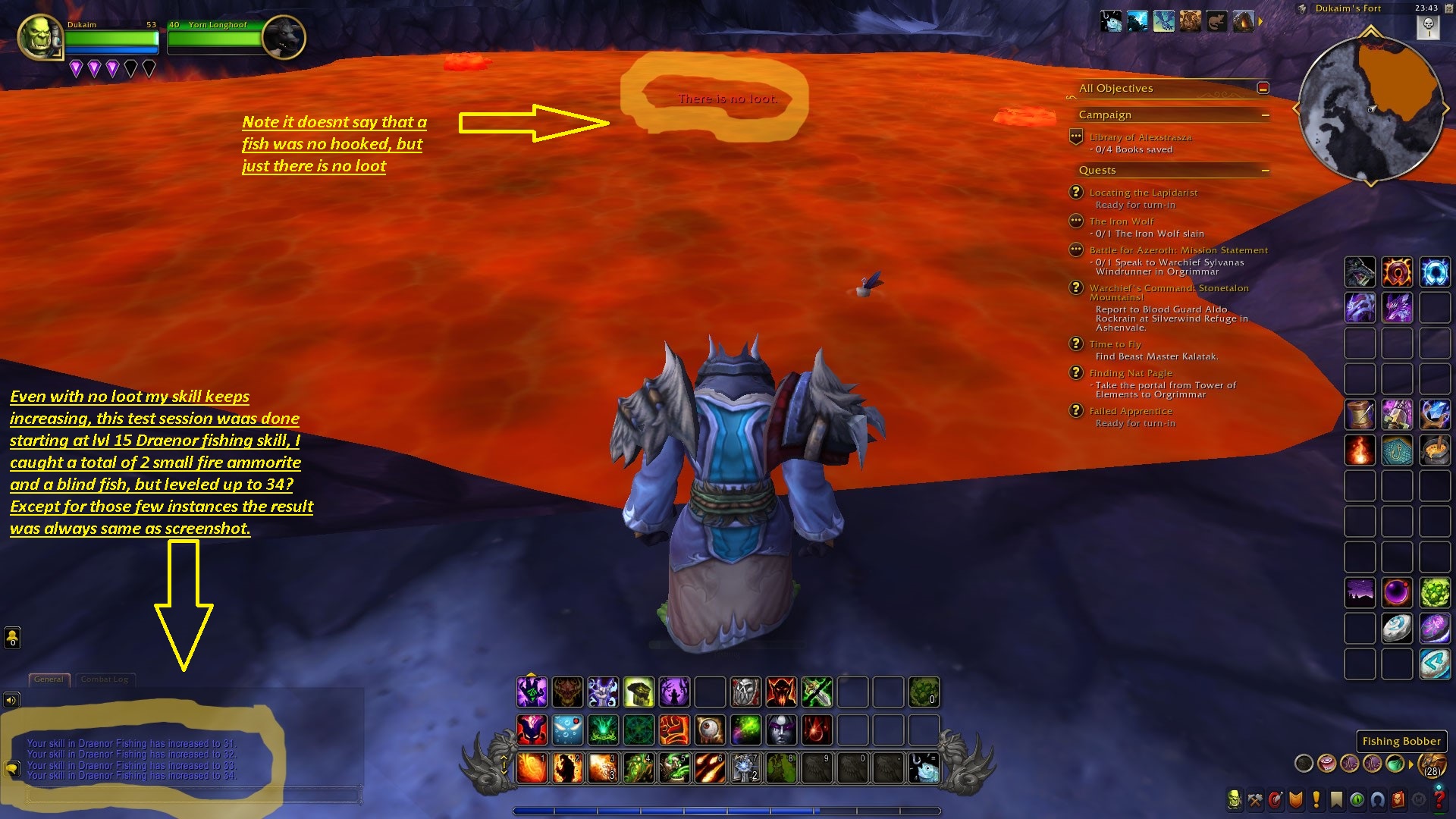Click Dukaim's player portrait frame

(x=39, y=36)
